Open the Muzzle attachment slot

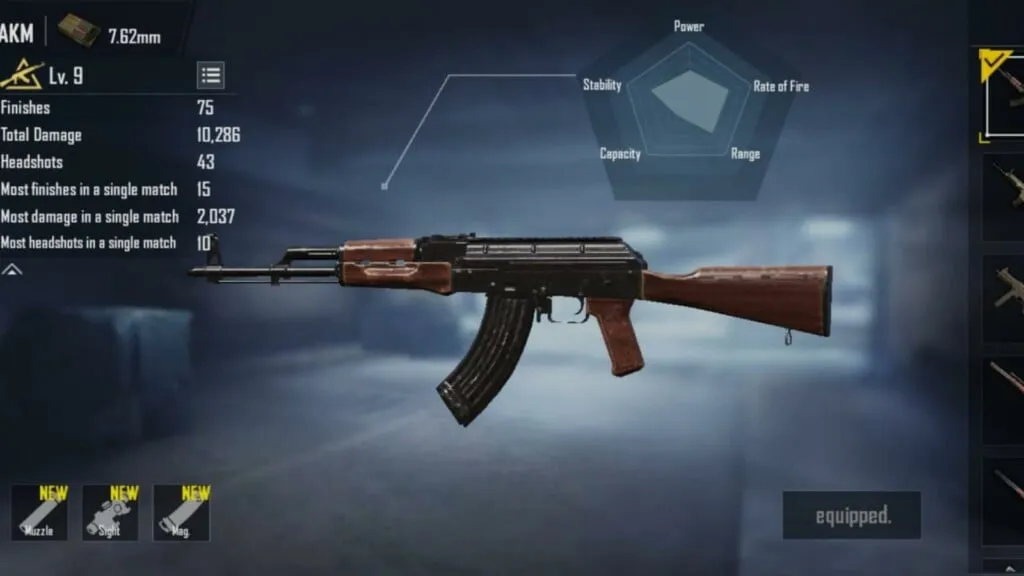[x=39, y=513]
